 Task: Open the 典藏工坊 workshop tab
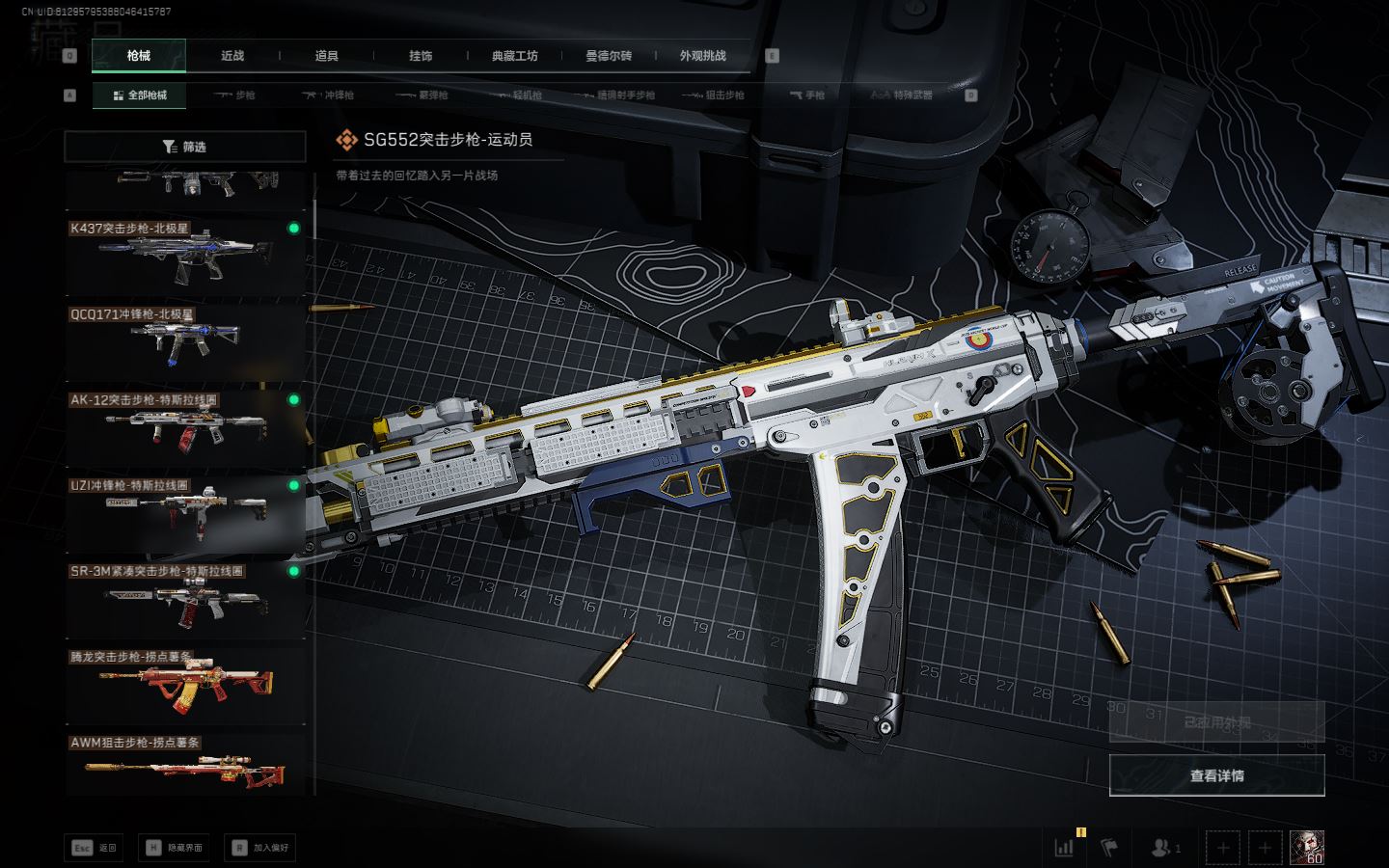[514, 56]
